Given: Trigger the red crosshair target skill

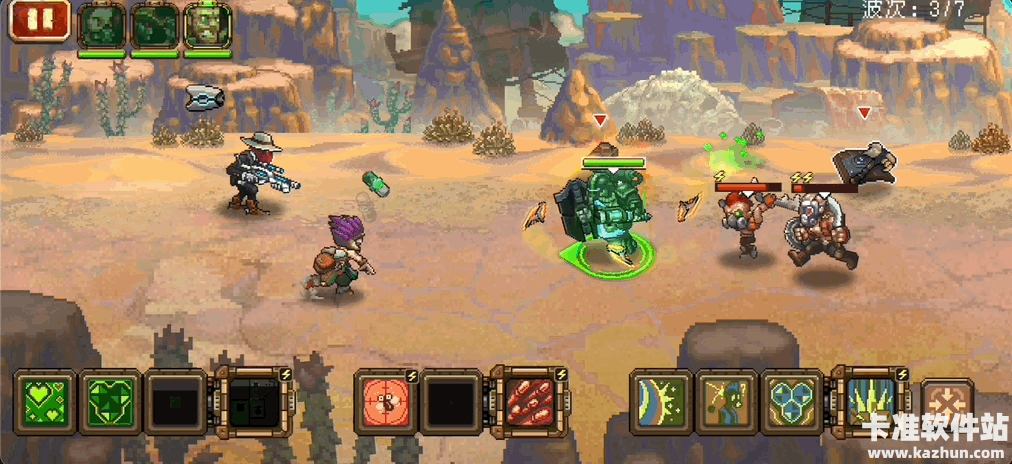Looking at the screenshot, I should tap(386, 401).
